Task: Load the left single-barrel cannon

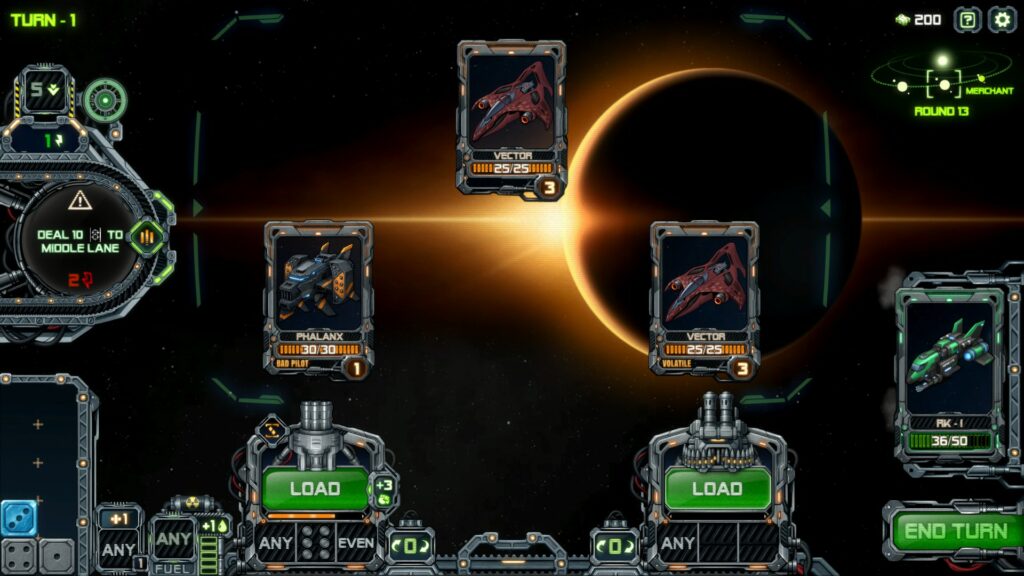Action: coord(315,489)
